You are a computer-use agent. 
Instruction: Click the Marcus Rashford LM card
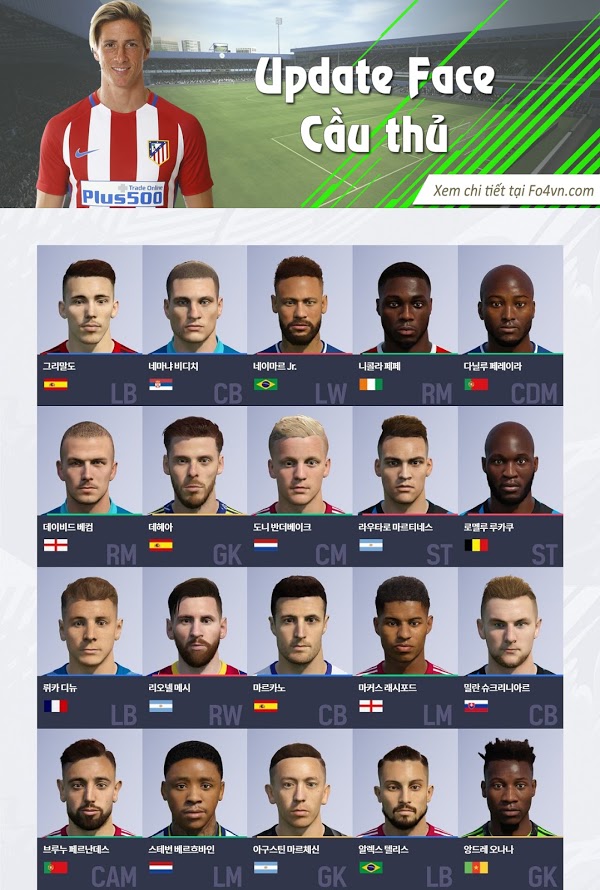(405, 645)
